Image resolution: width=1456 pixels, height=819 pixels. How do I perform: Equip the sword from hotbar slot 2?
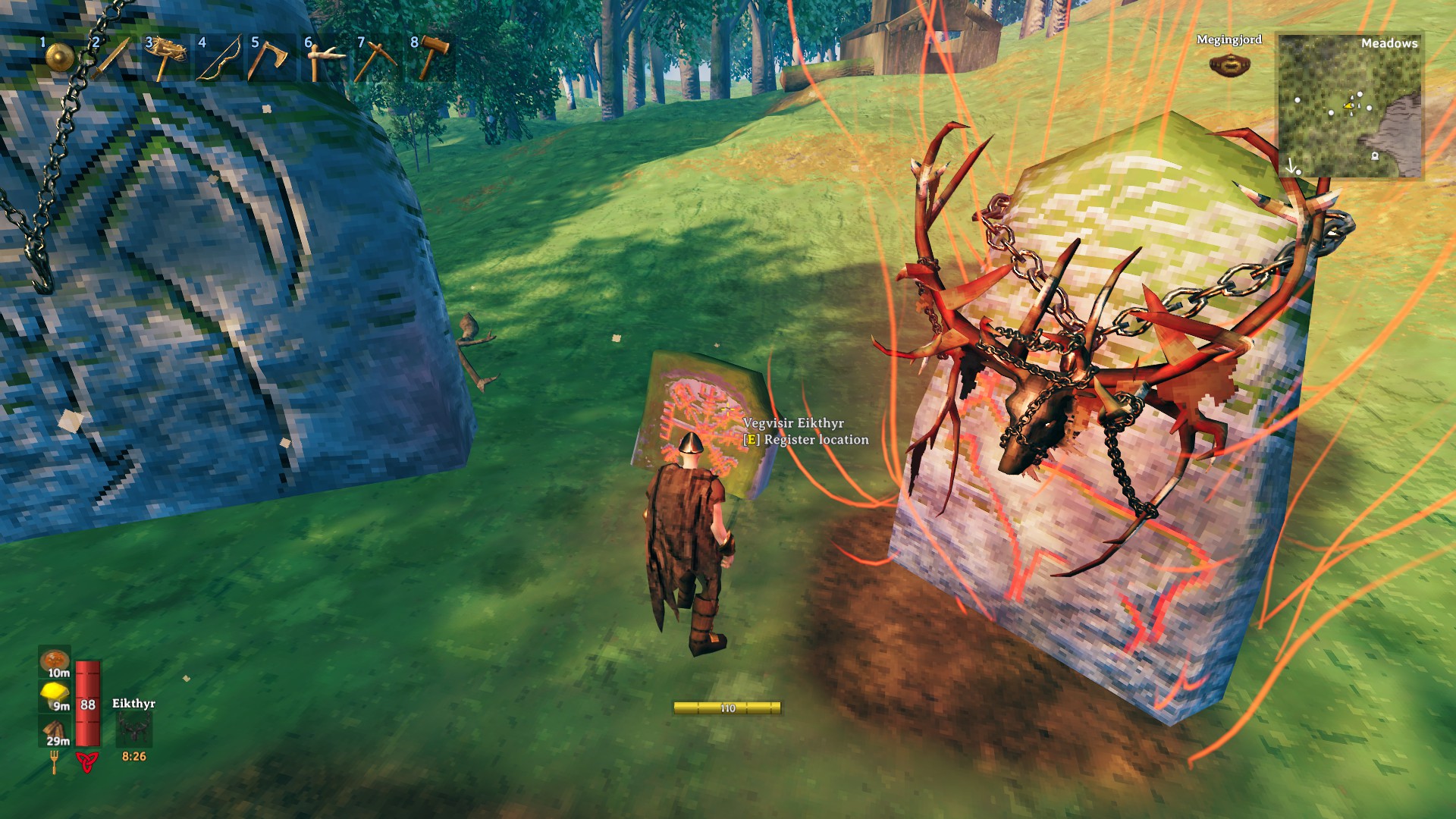point(112,58)
